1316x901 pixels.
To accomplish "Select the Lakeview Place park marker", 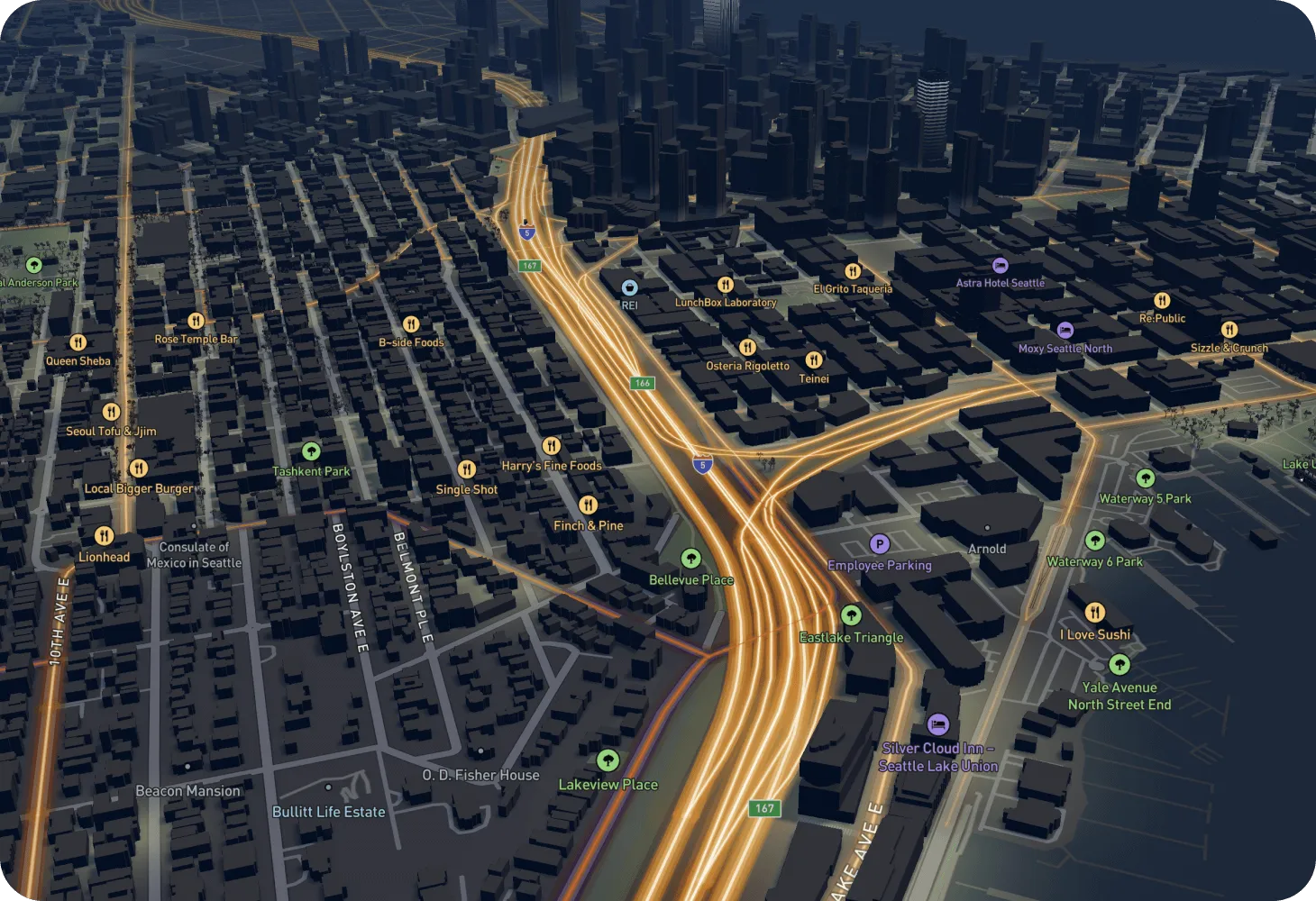I will (608, 761).
